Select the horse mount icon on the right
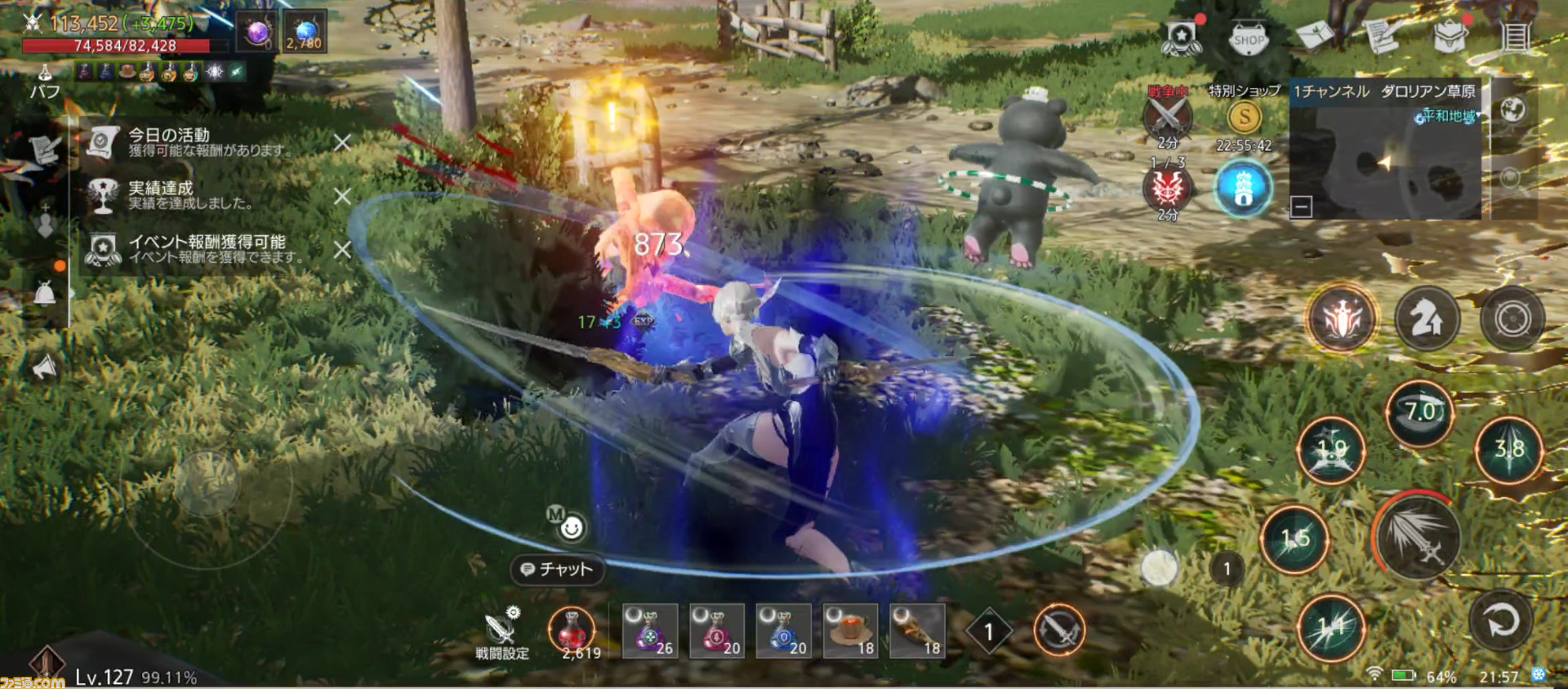1568x689 pixels. pos(1428,319)
